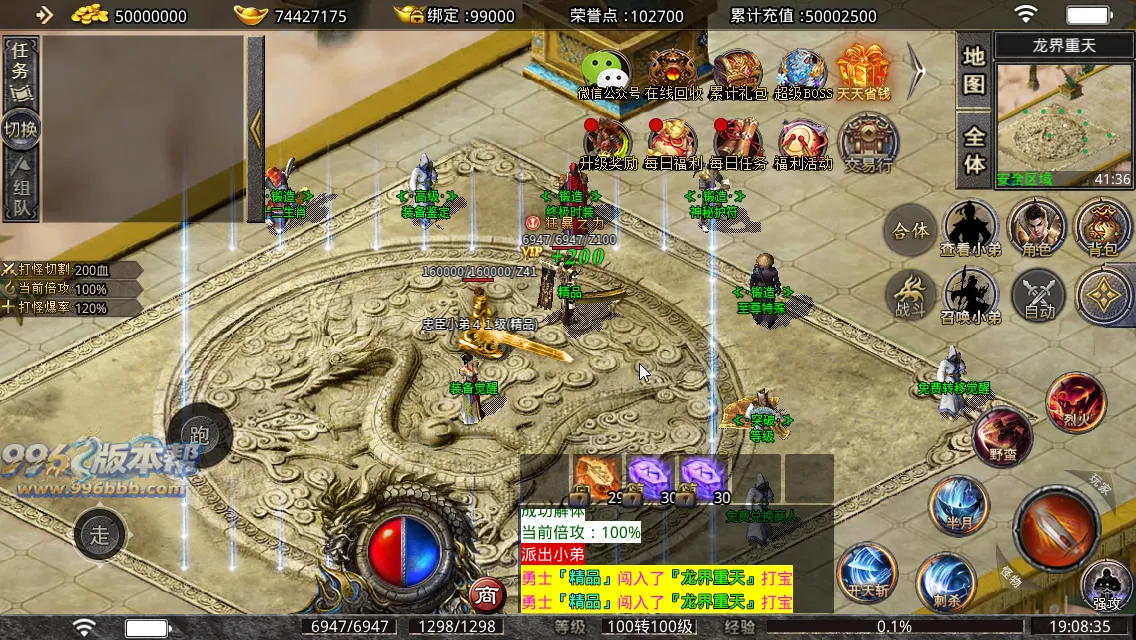Open 每日任务 daily quests
The image size is (1136, 640).
[x=738, y=144]
